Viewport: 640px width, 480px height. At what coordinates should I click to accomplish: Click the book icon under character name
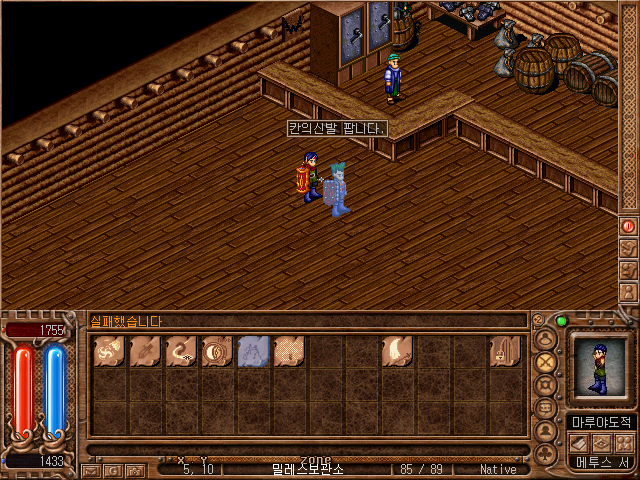[x=582, y=442]
